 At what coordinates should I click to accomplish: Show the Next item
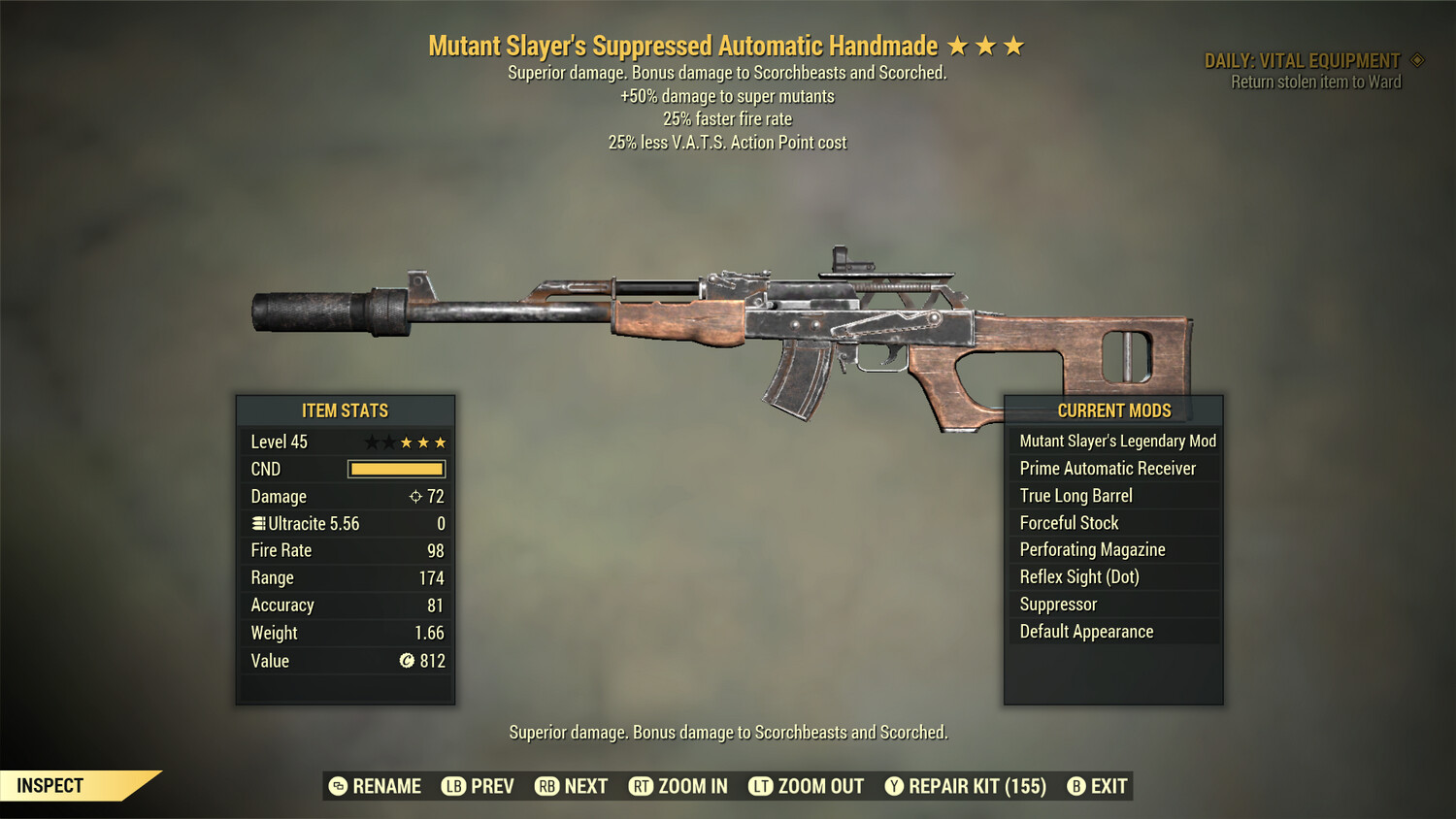[x=572, y=786]
